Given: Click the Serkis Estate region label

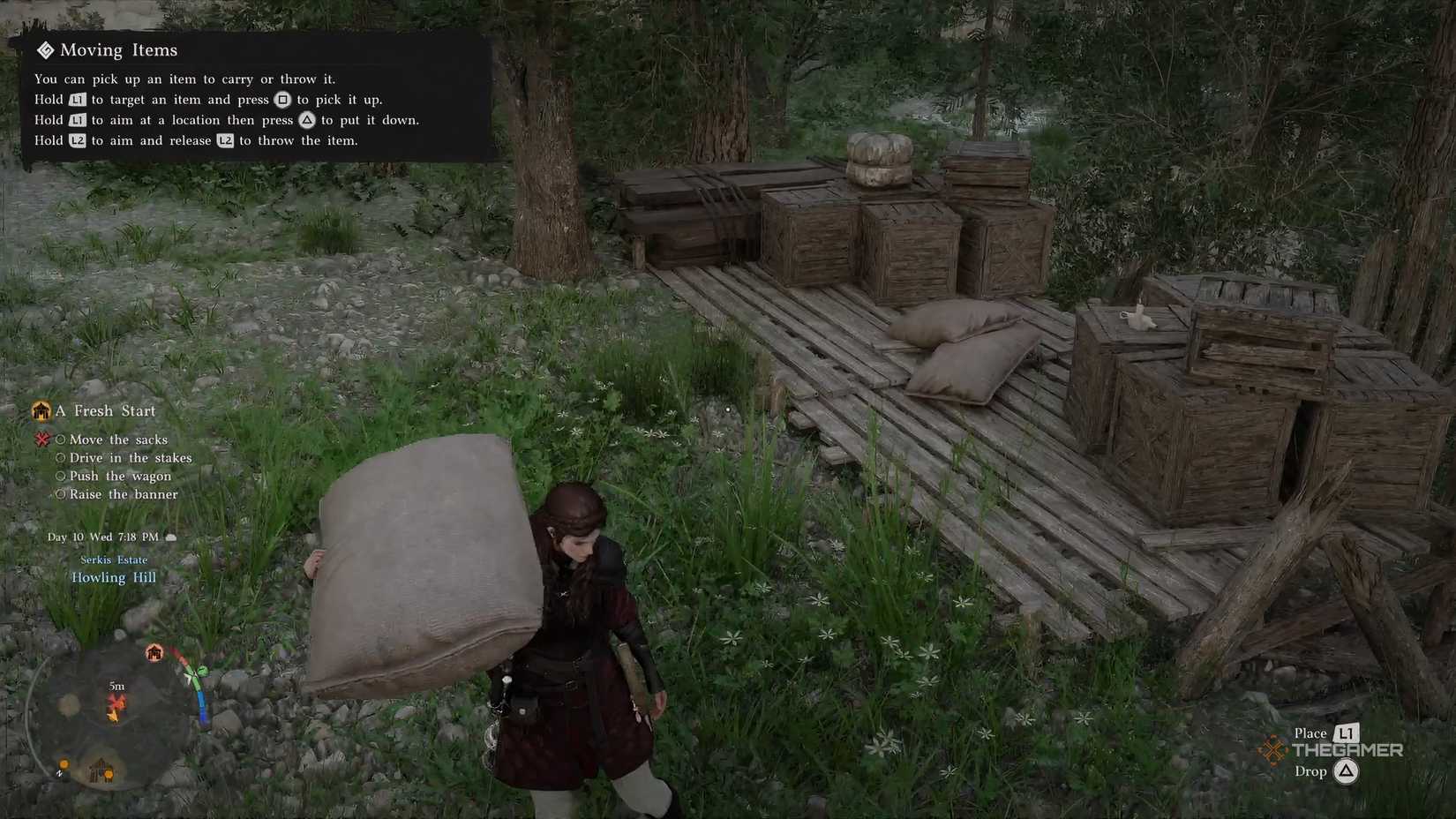Looking at the screenshot, I should [x=114, y=559].
